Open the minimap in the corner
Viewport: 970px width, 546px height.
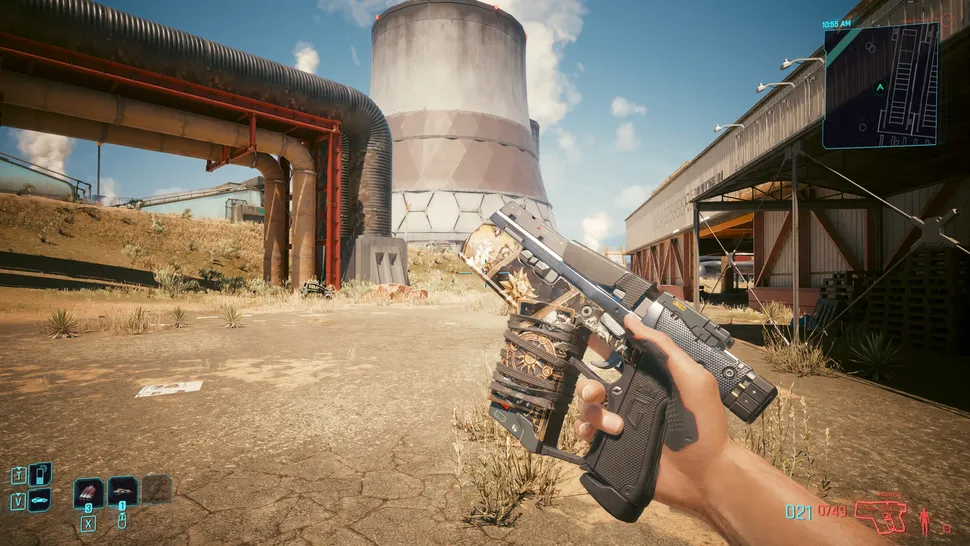(881, 85)
